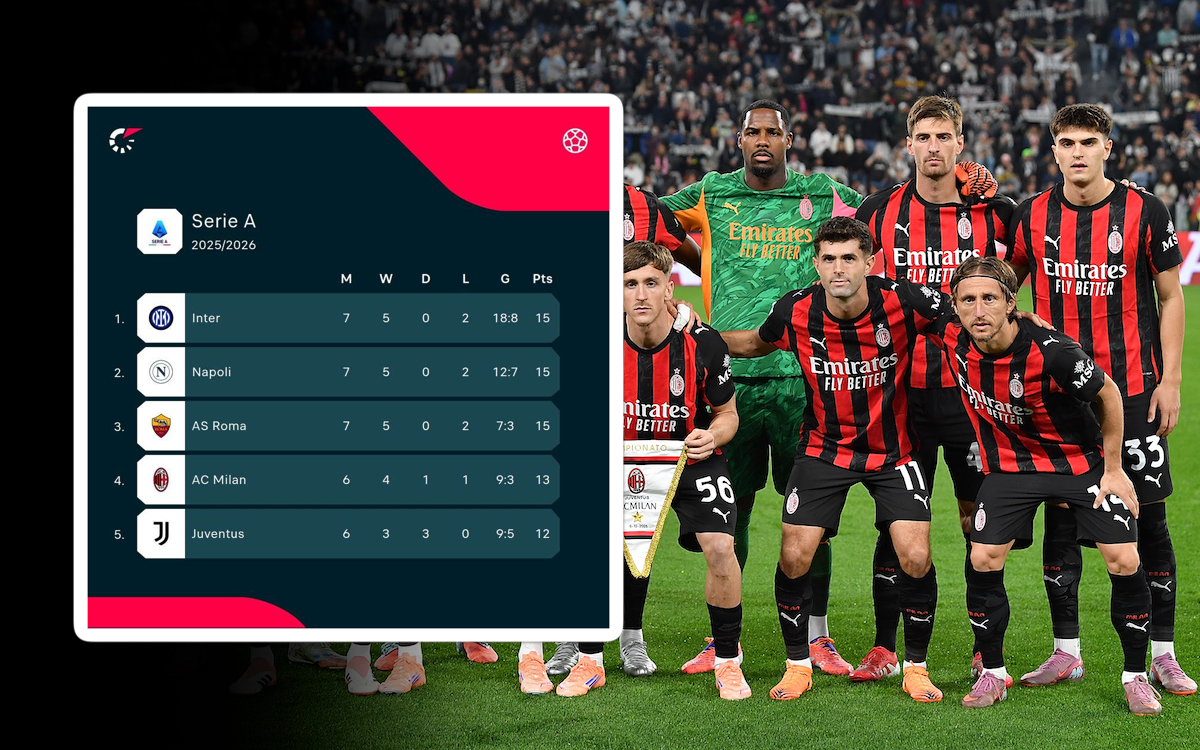Choose the Napoli table row

(347, 372)
